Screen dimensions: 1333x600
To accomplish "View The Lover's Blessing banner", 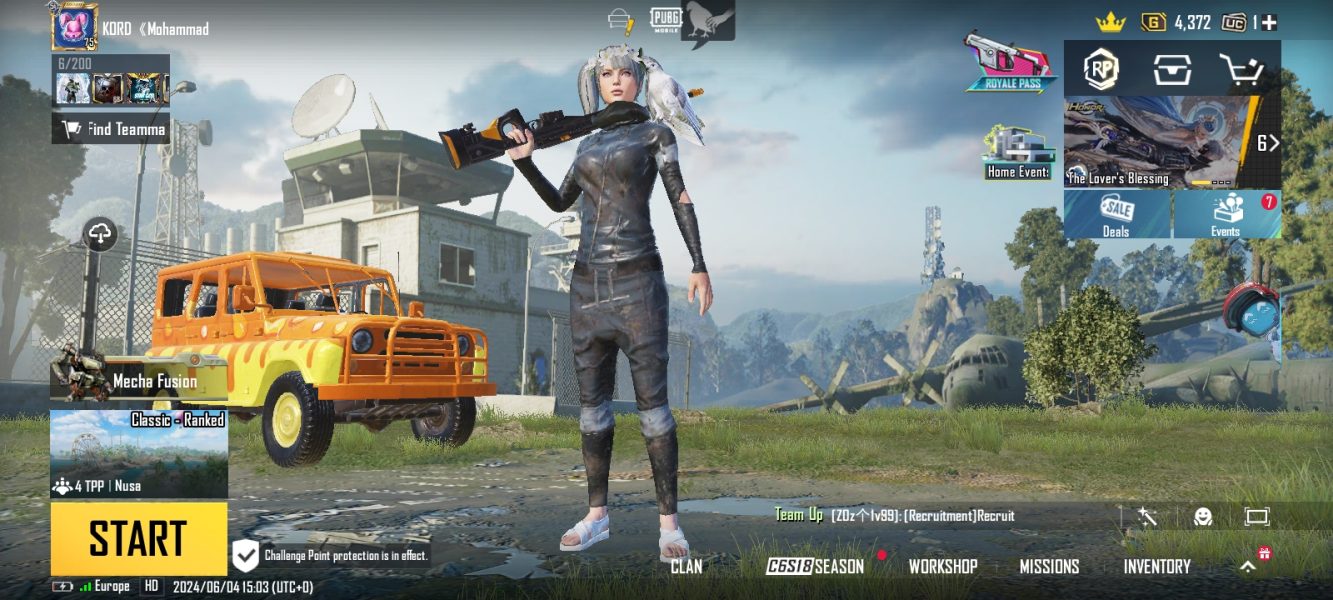I will [x=1160, y=142].
